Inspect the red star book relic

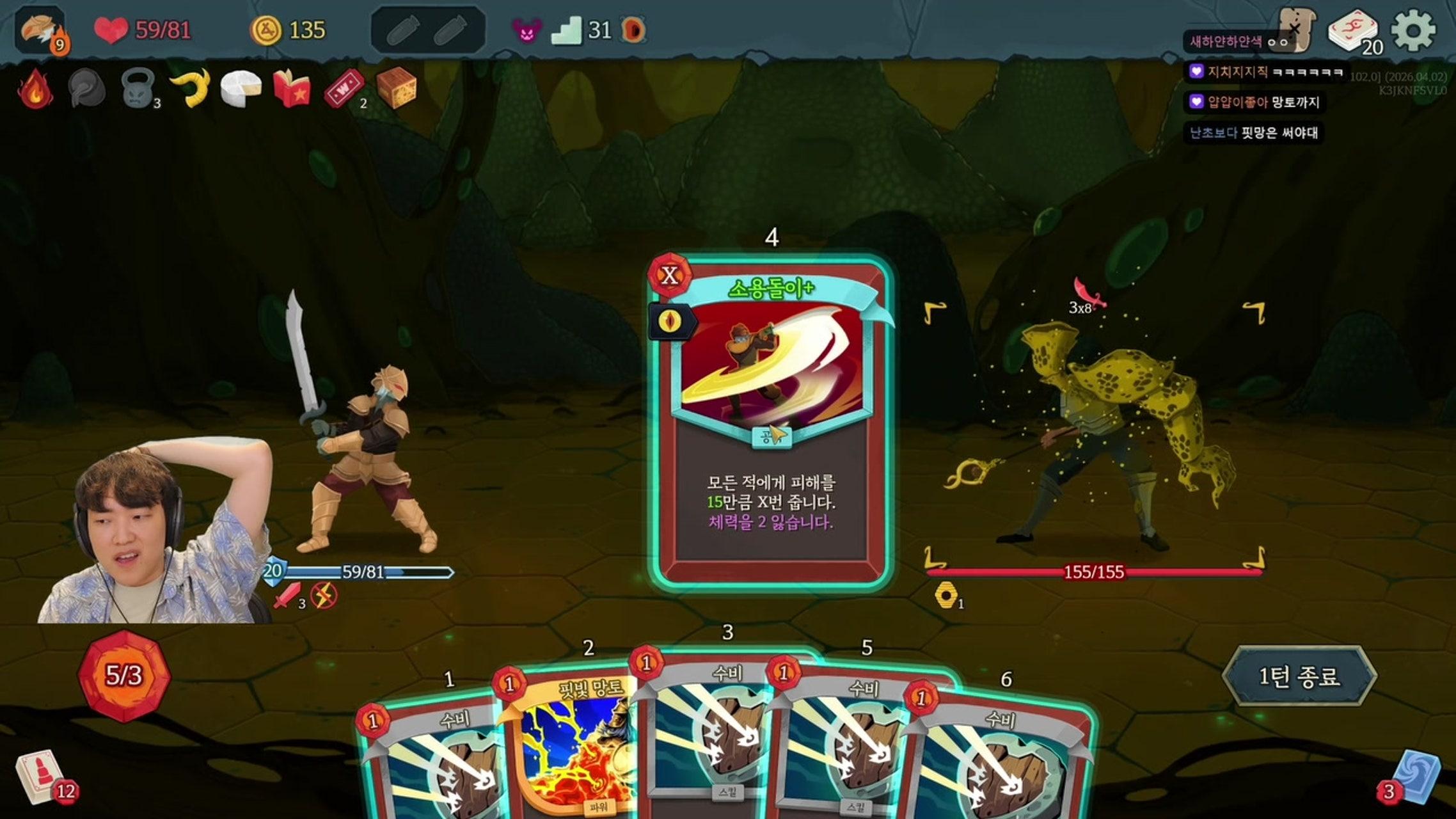[292, 88]
